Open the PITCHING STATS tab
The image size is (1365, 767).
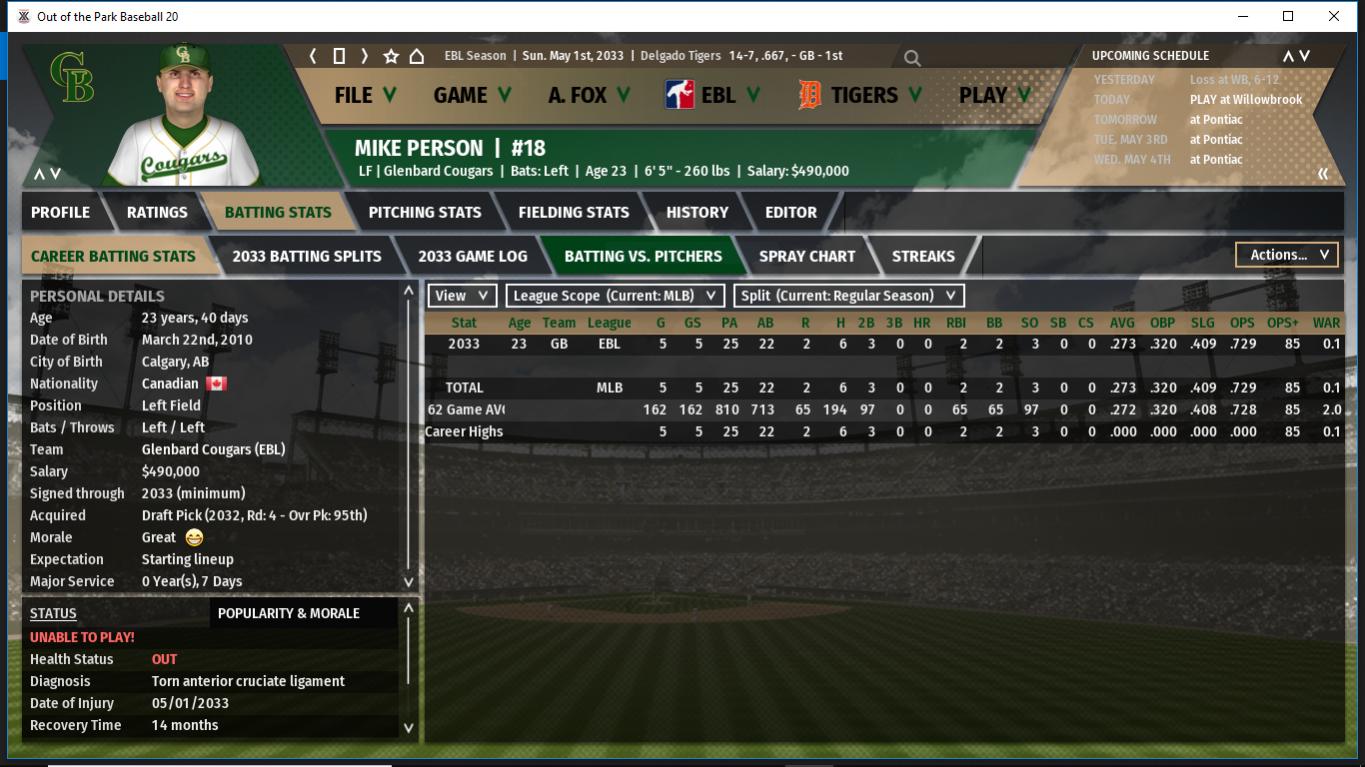[424, 212]
